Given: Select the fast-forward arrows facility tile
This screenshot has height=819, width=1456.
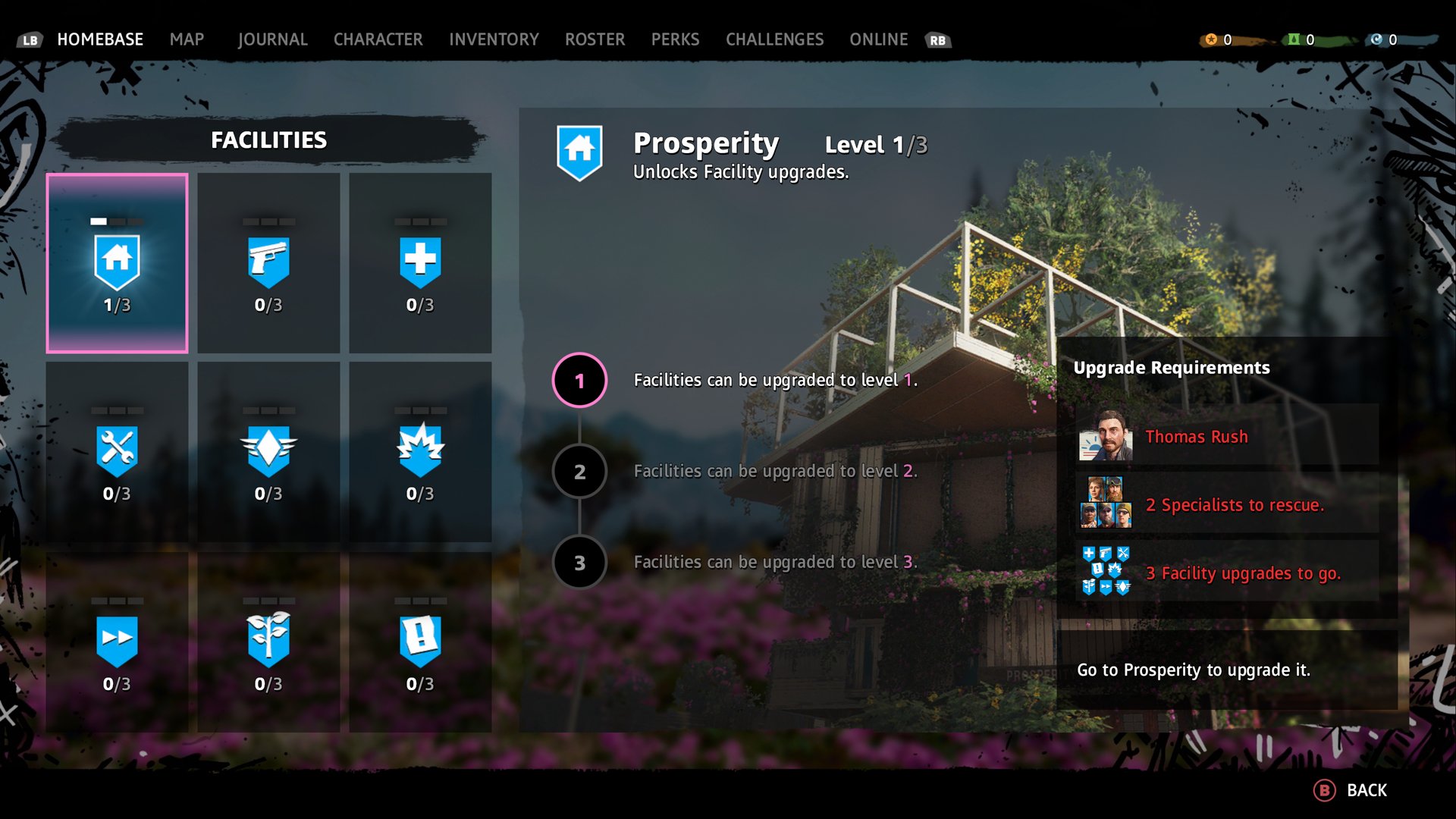Looking at the screenshot, I should point(118,642).
